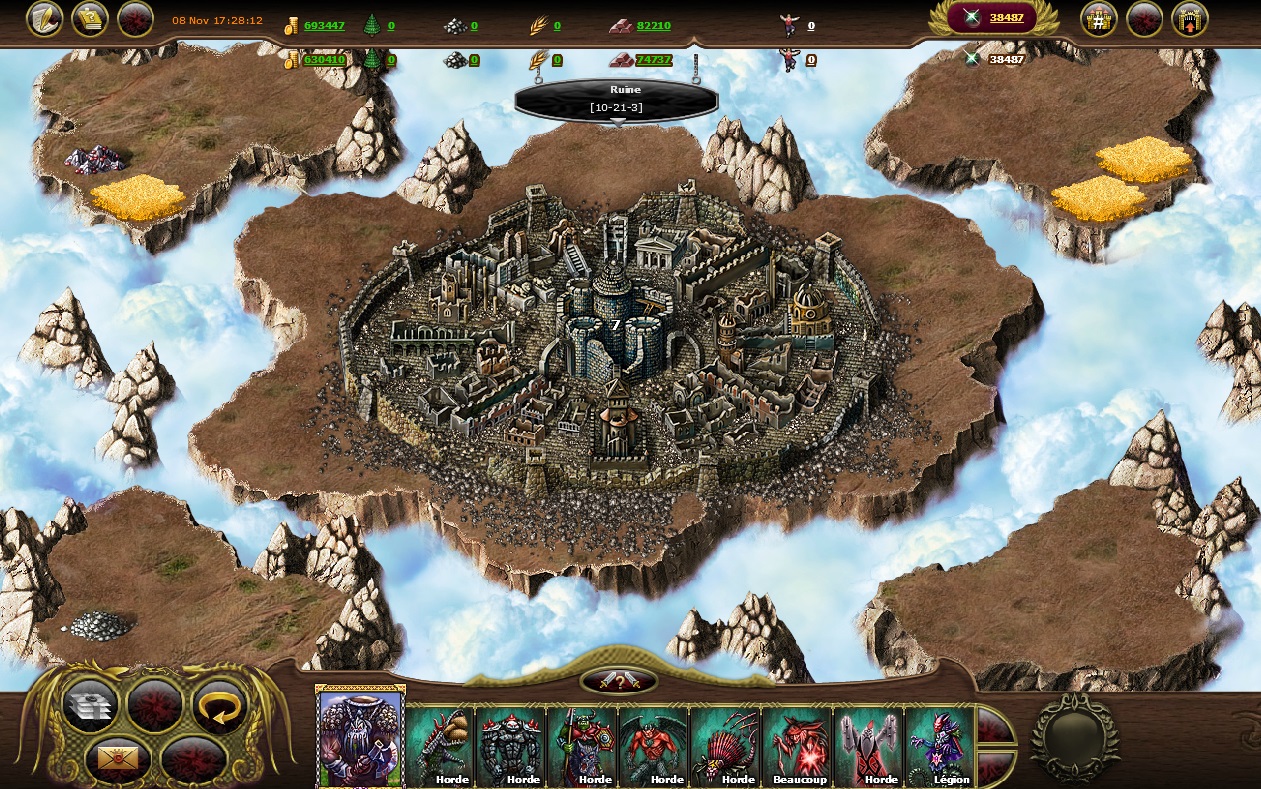Open the castle gate icon
This screenshot has width=1261, height=789.
point(1190,19)
